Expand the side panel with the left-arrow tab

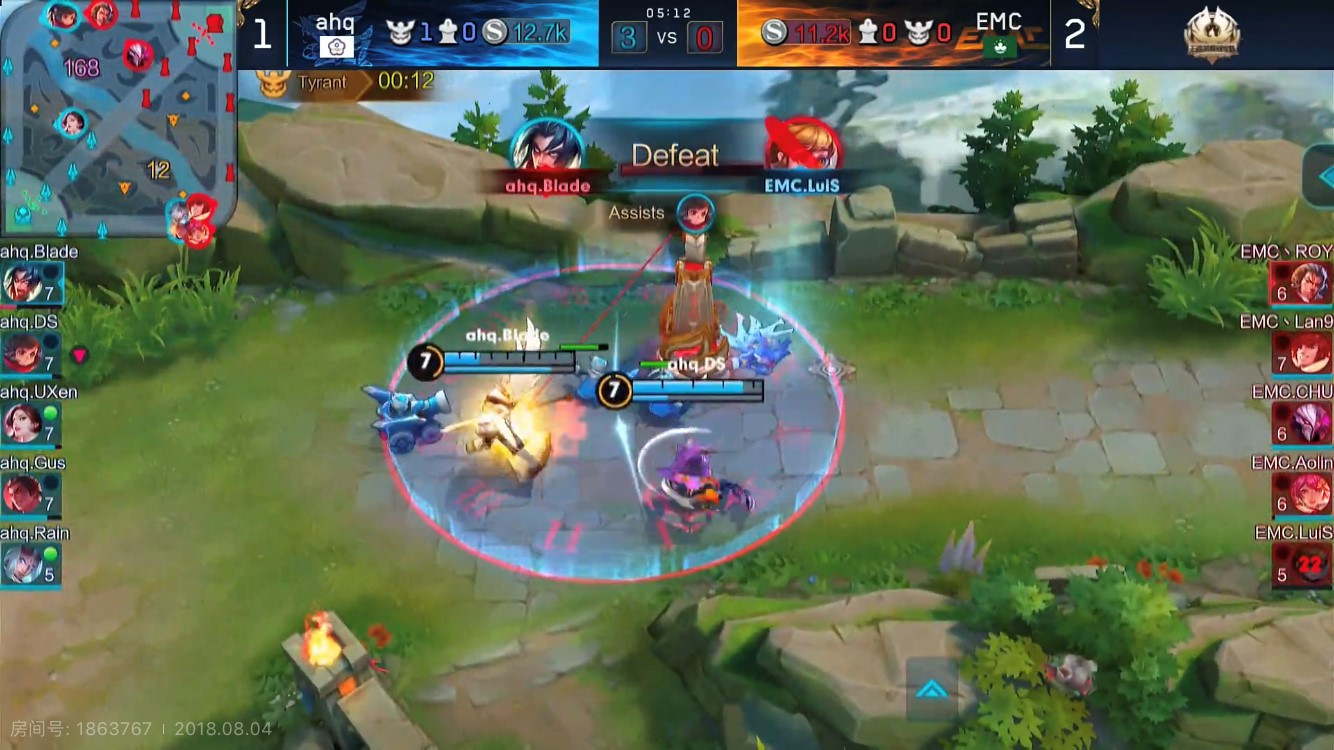click(1320, 176)
